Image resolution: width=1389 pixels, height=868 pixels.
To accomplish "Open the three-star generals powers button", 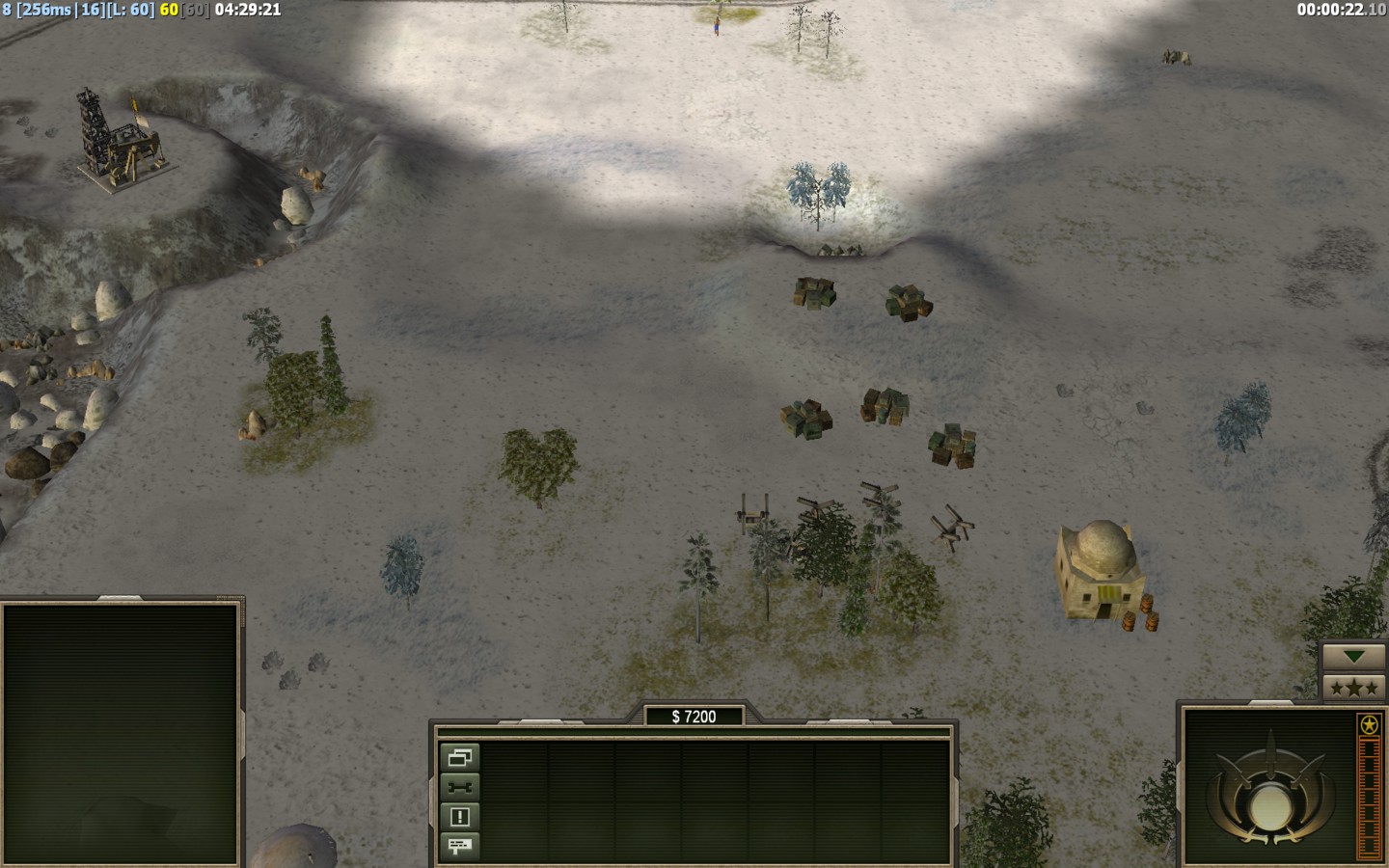I will pyautogui.click(x=1354, y=688).
